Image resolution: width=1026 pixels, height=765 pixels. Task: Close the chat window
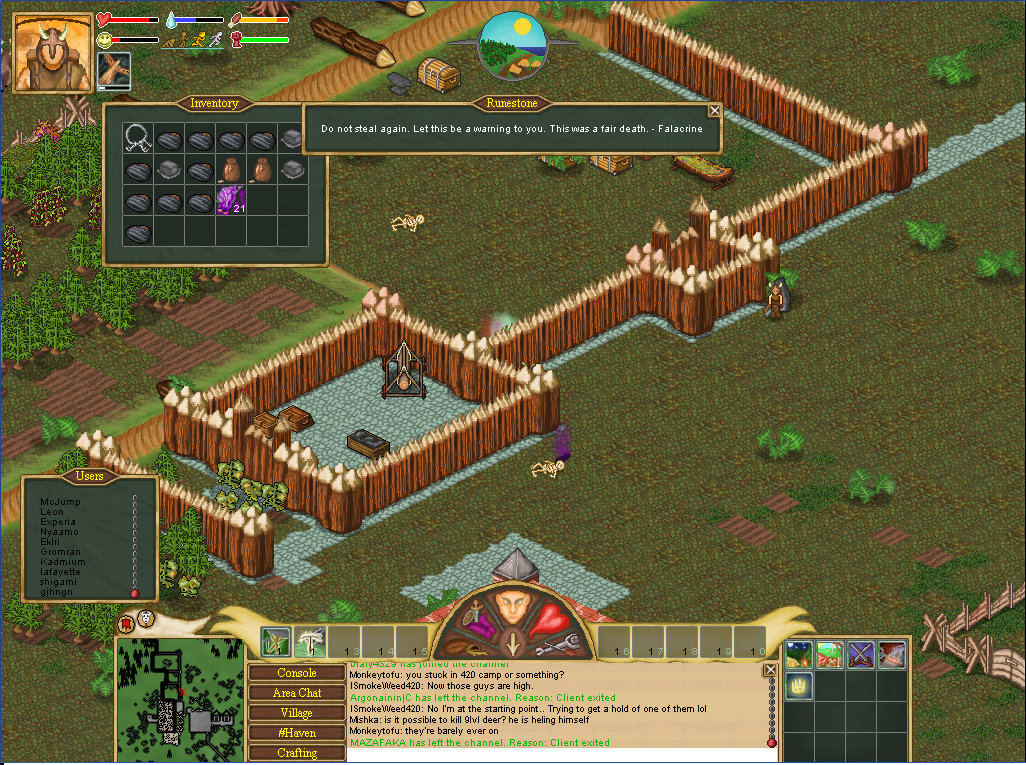tap(770, 670)
